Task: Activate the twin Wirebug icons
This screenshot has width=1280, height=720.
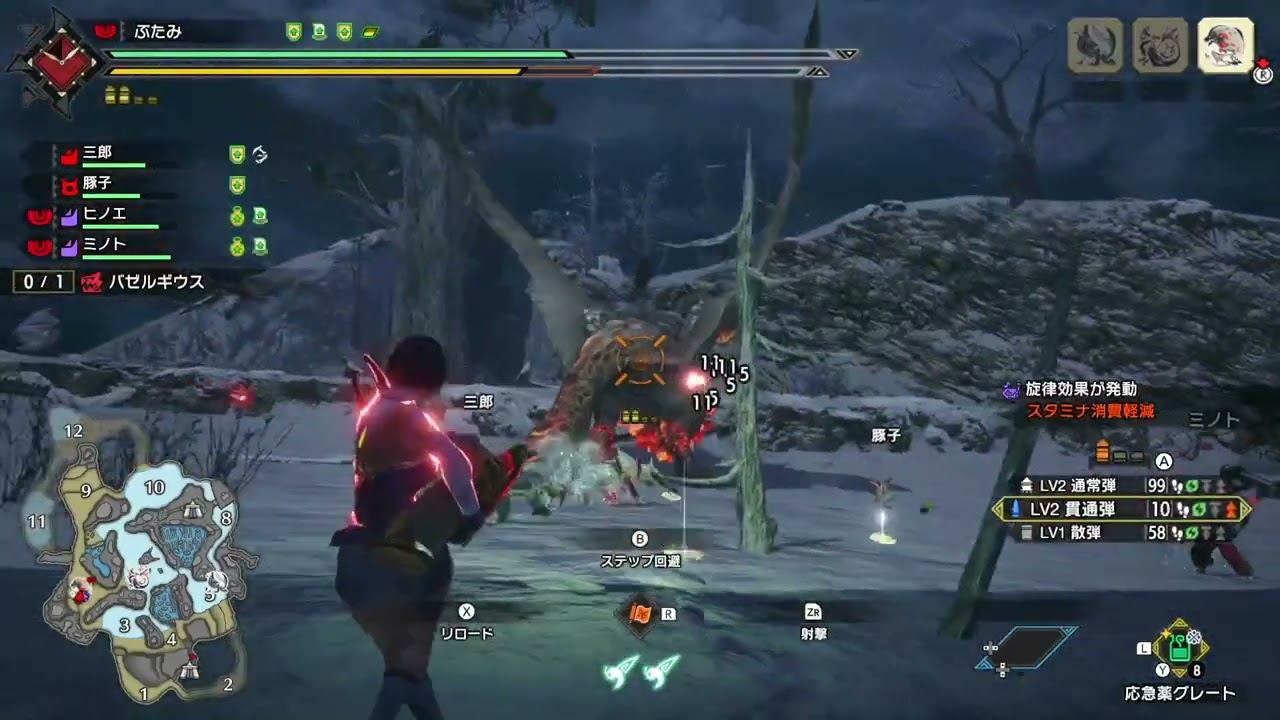Action: 642,670
